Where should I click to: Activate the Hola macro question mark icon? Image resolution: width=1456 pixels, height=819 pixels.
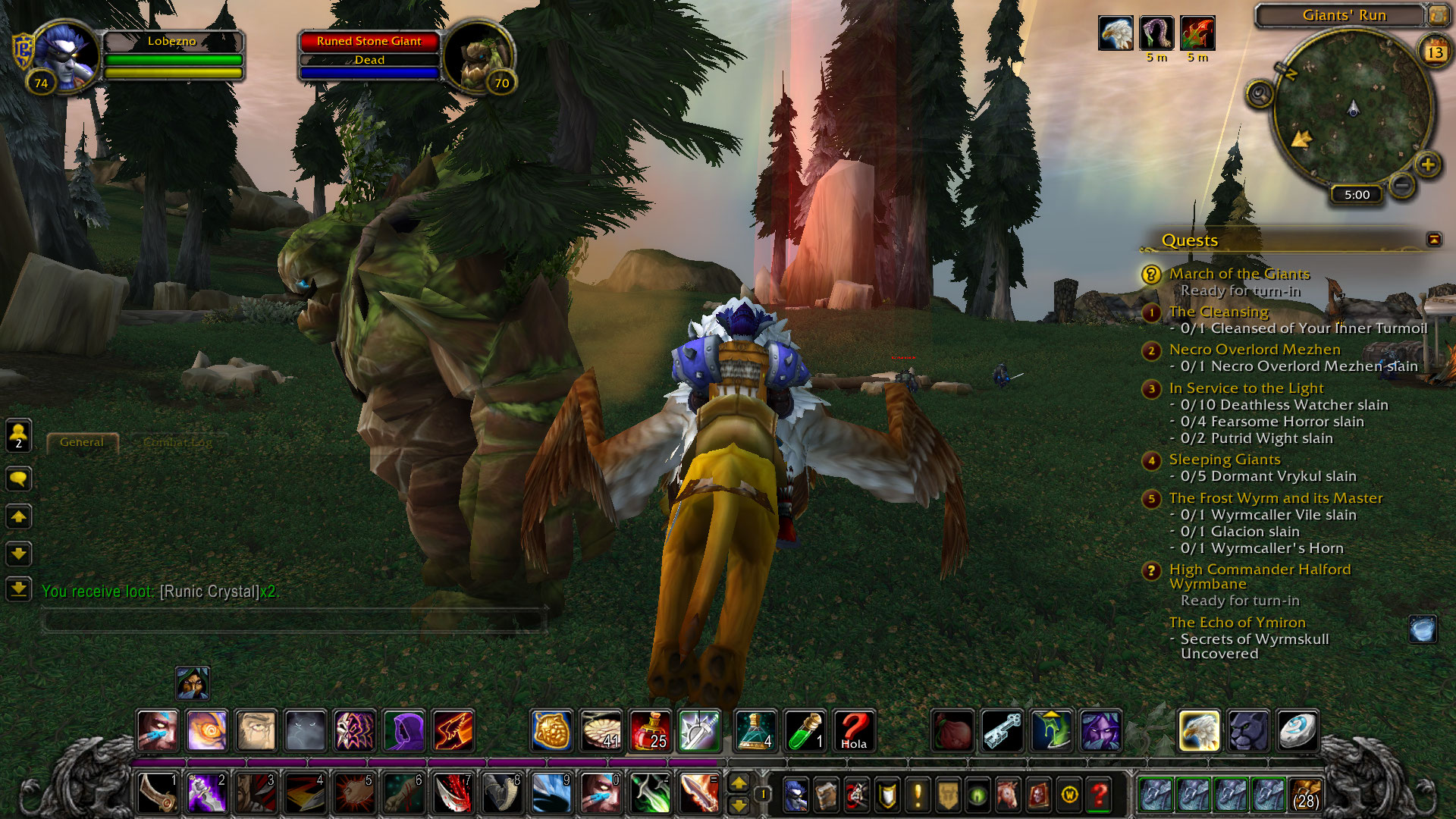point(854,731)
